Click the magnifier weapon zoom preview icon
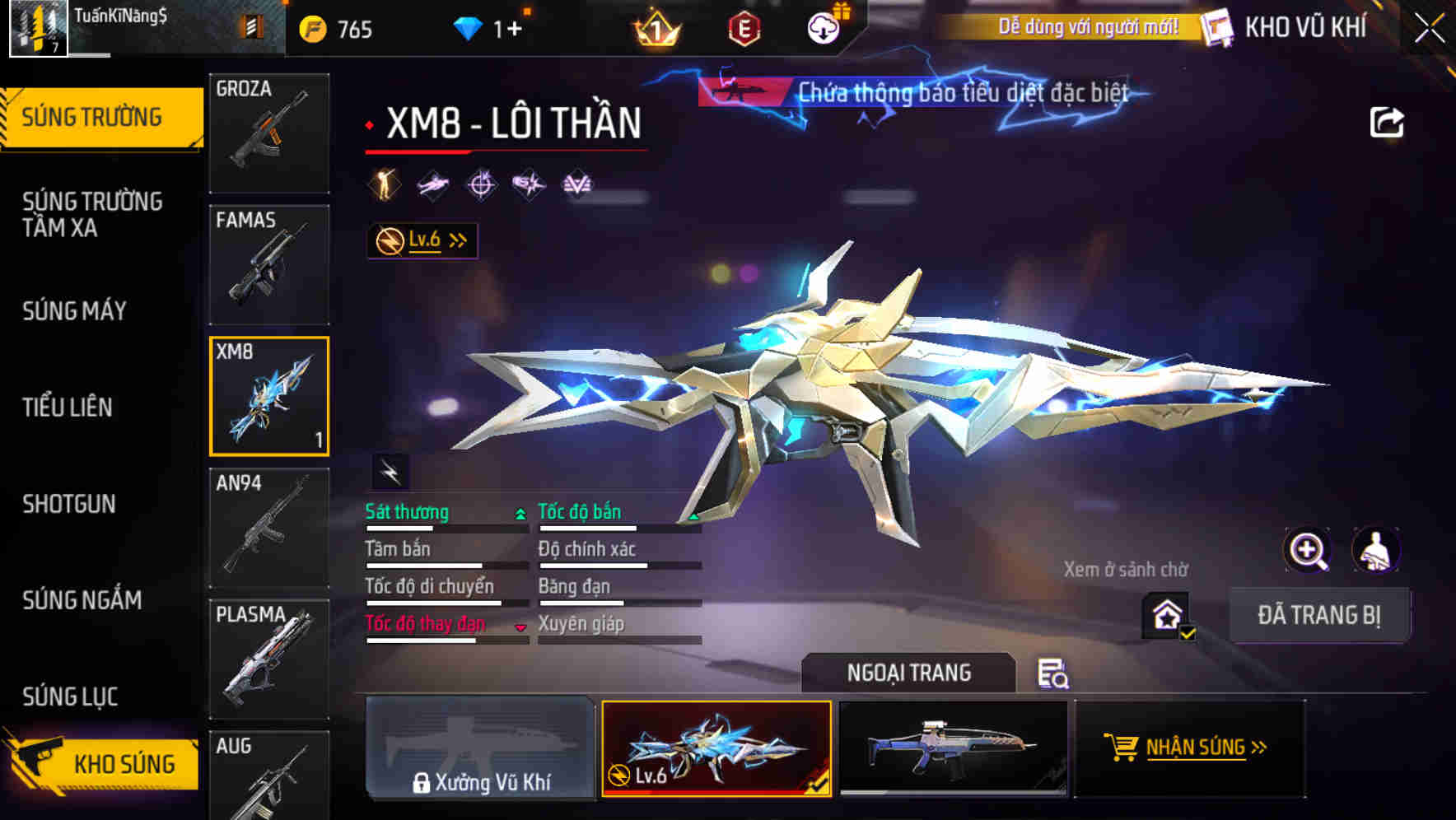 click(x=1308, y=550)
